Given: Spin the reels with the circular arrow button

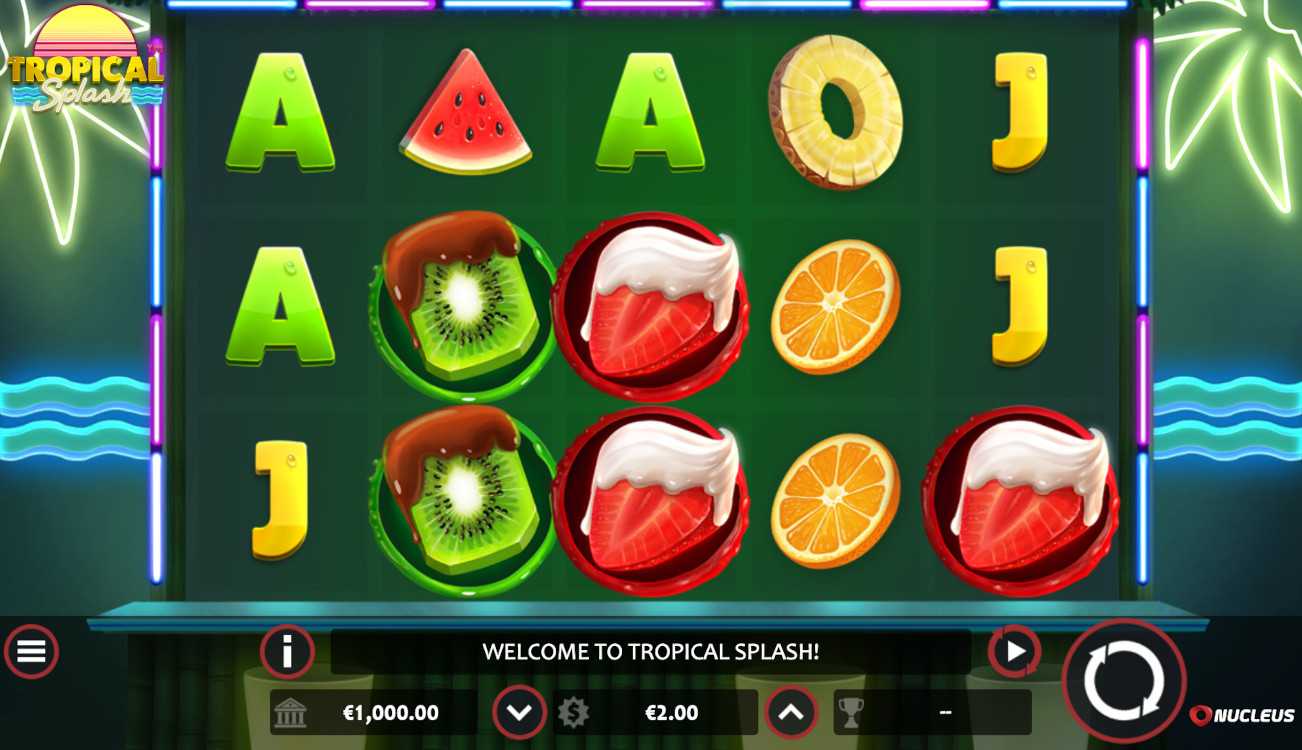Looking at the screenshot, I should tap(1124, 681).
